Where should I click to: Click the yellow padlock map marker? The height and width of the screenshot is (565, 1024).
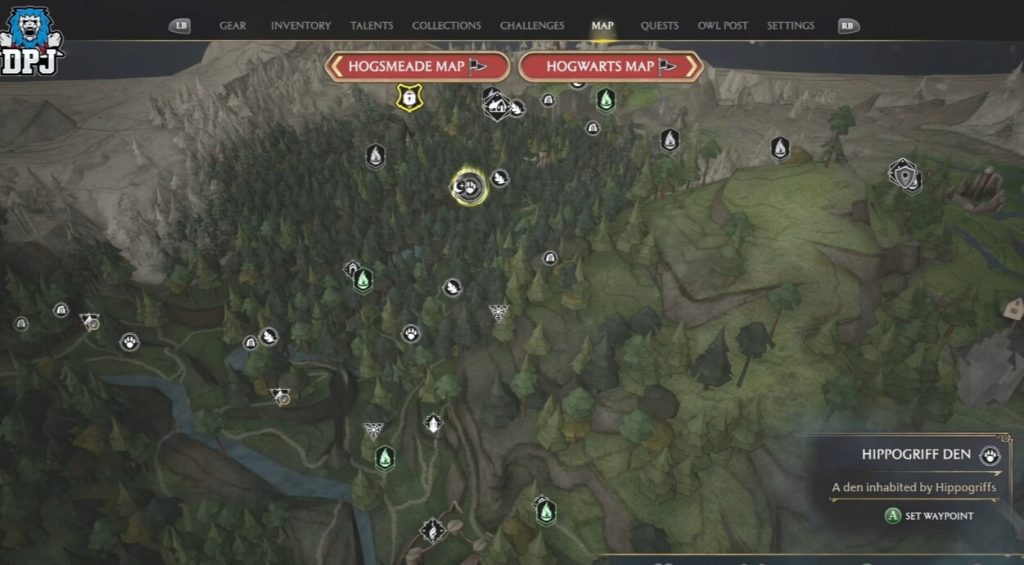[408, 97]
